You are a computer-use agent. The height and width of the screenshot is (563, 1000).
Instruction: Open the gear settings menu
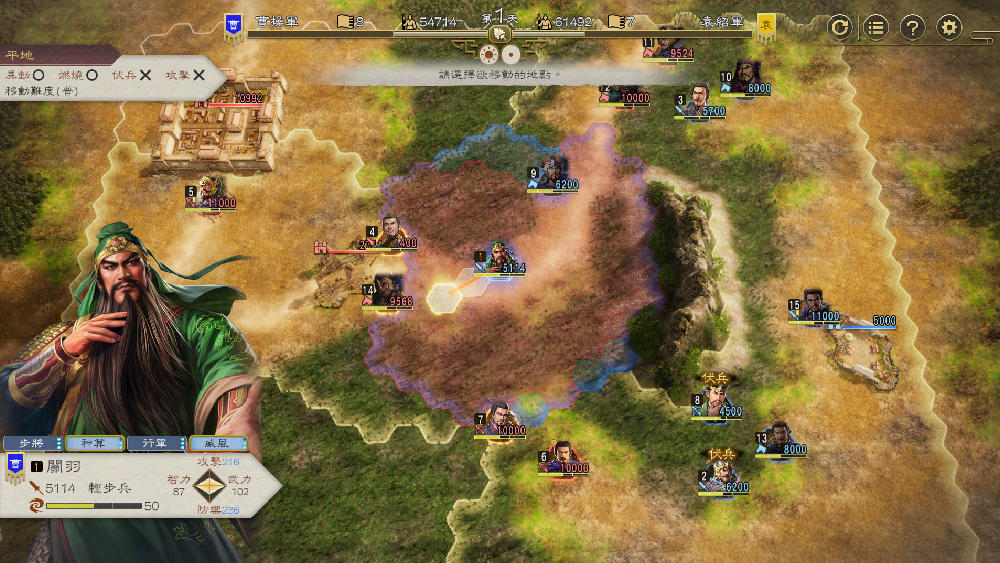pyautogui.click(x=949, y=28)
